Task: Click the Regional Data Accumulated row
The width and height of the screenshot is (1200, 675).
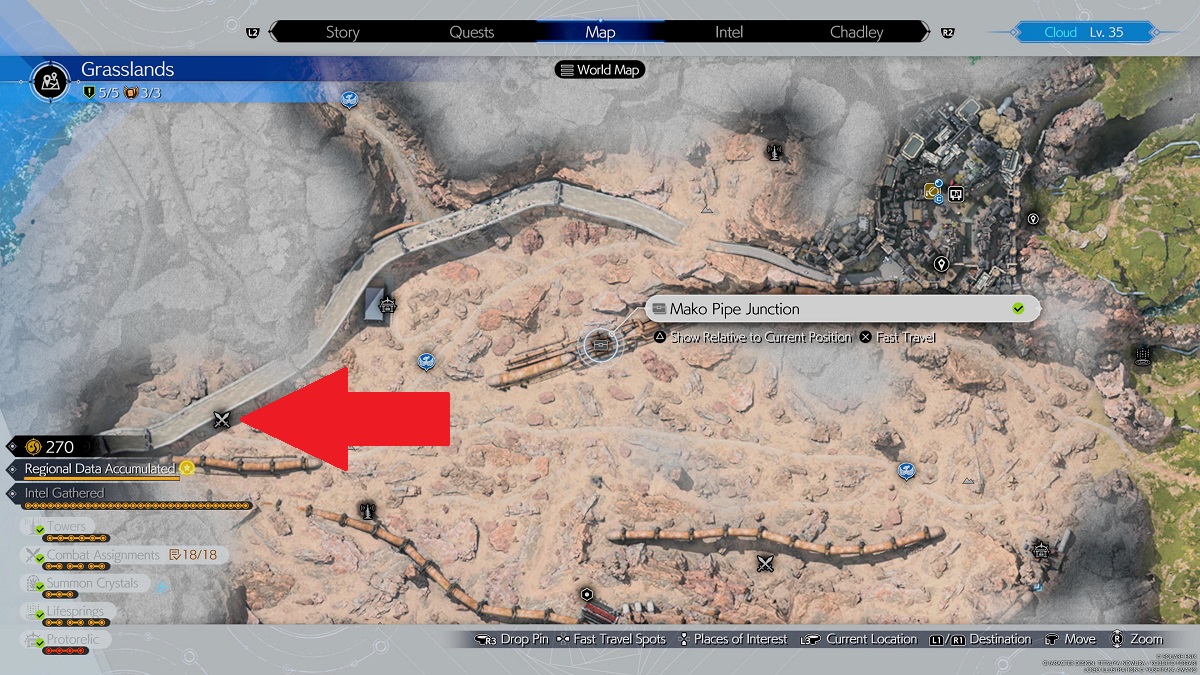Action: 100,469
